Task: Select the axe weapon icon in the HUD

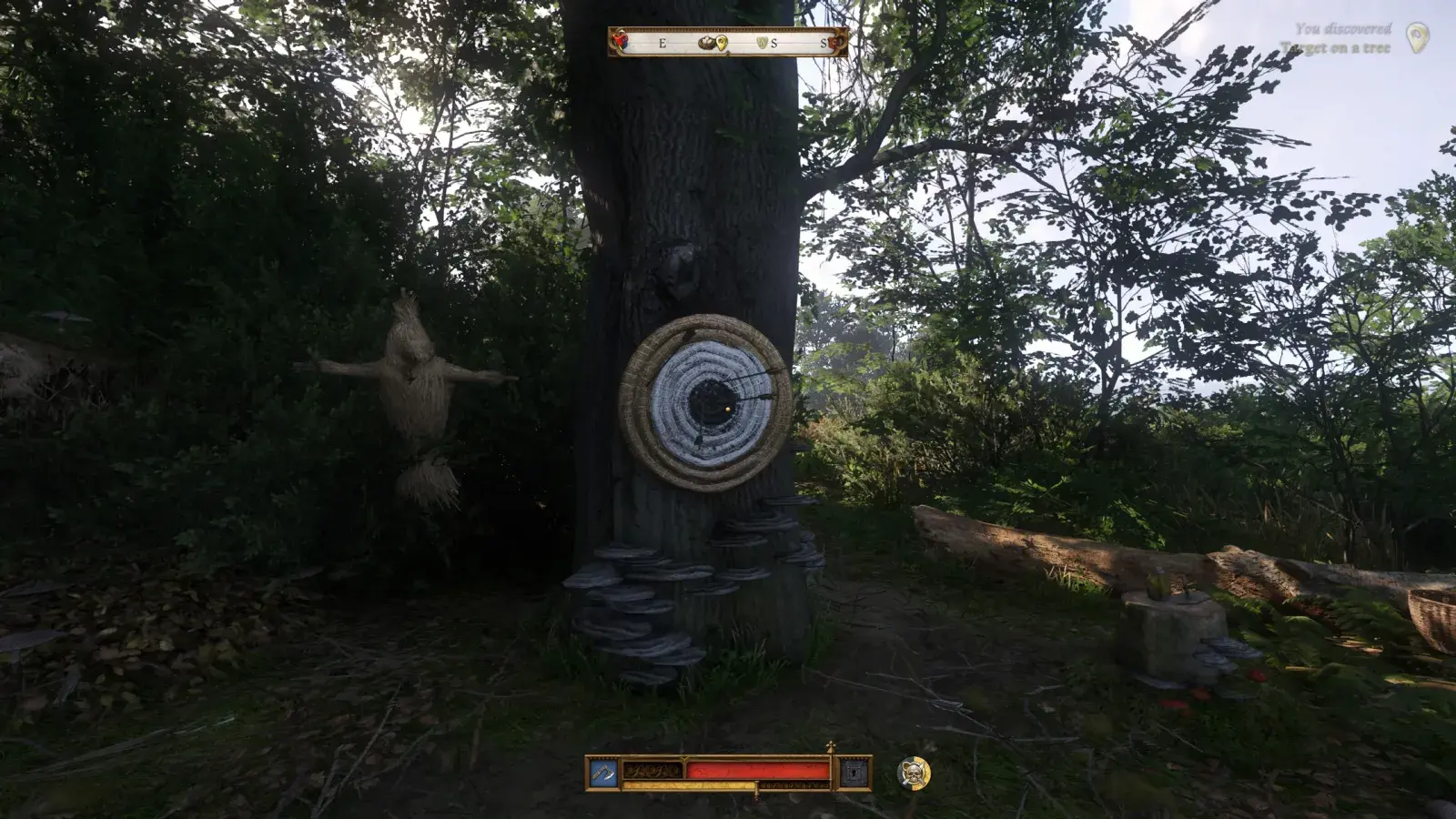Action: pyautogui.click(x=602, y=771)
